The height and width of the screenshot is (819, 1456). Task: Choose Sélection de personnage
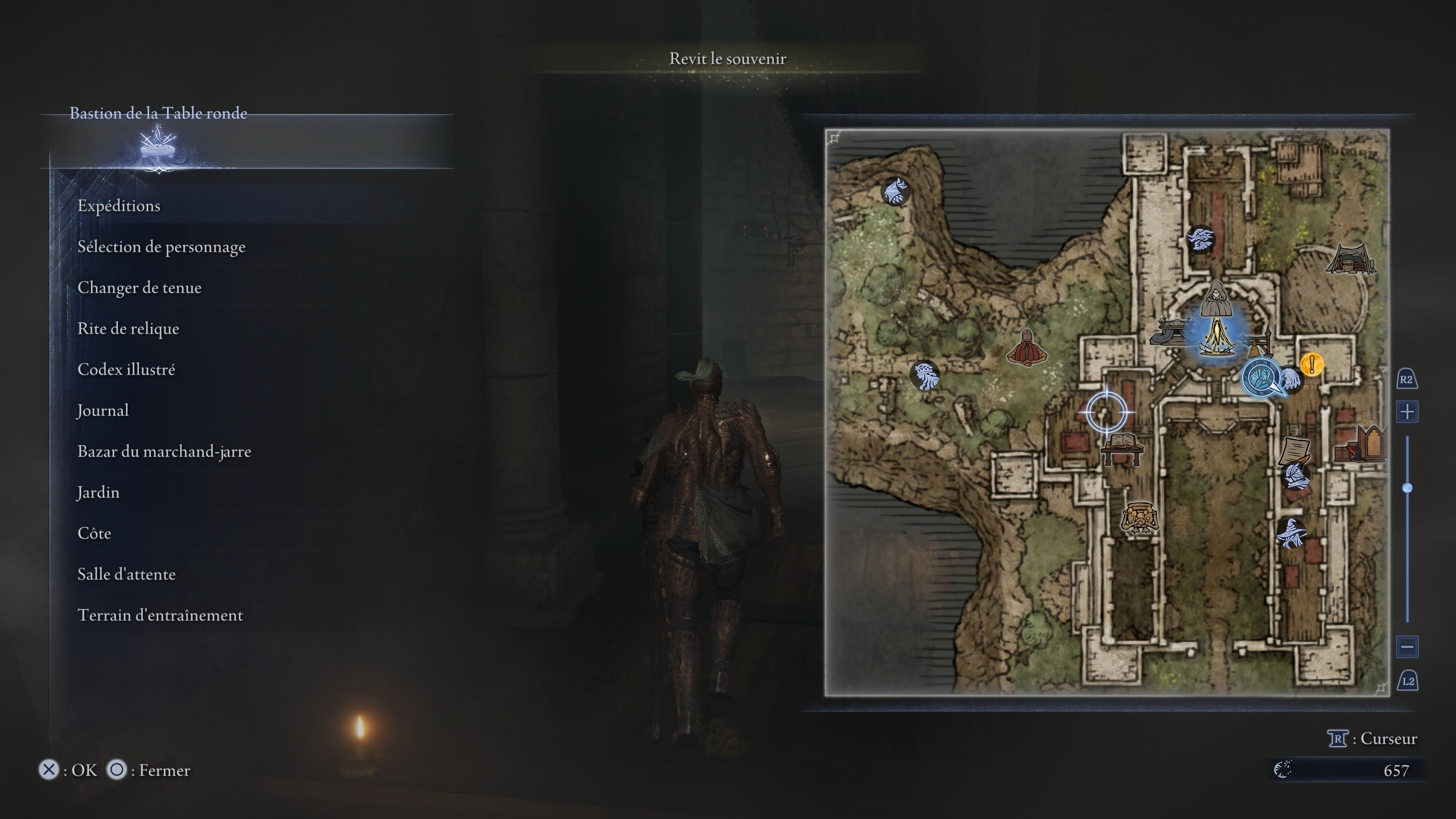pyautogui.click(x=161, y=247)
